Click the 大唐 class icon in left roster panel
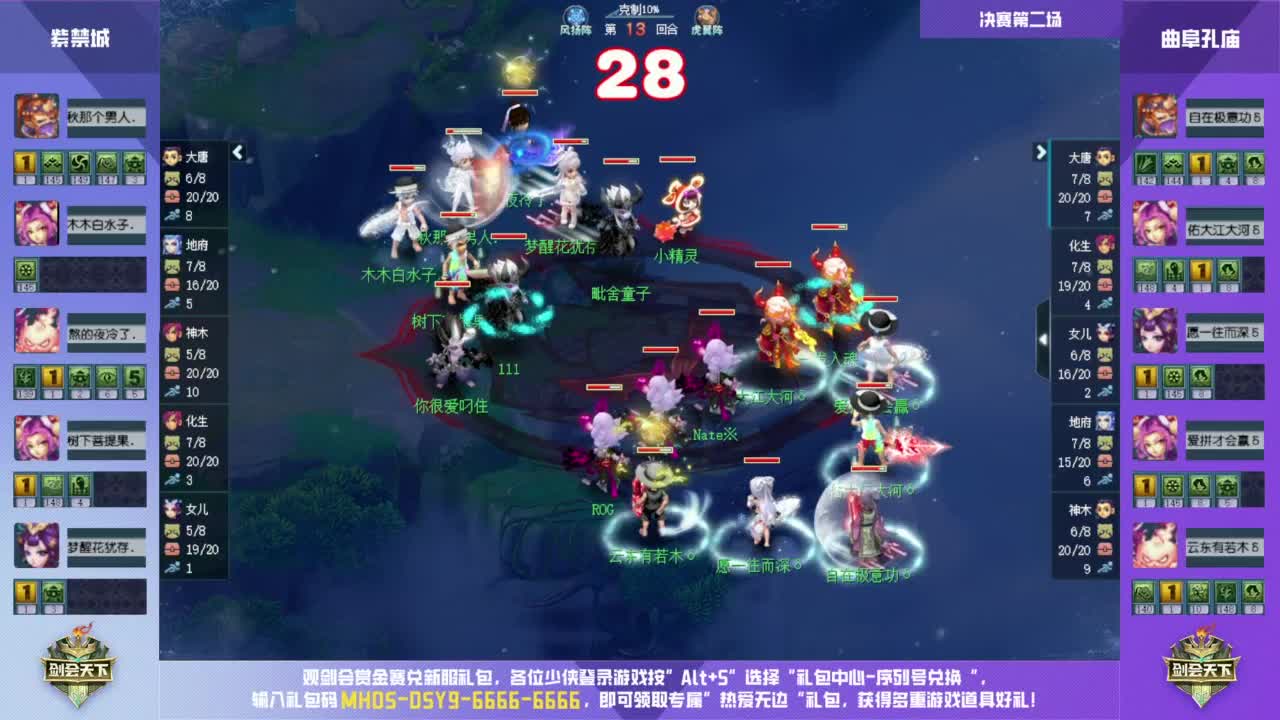 click(x=171, y=156)
